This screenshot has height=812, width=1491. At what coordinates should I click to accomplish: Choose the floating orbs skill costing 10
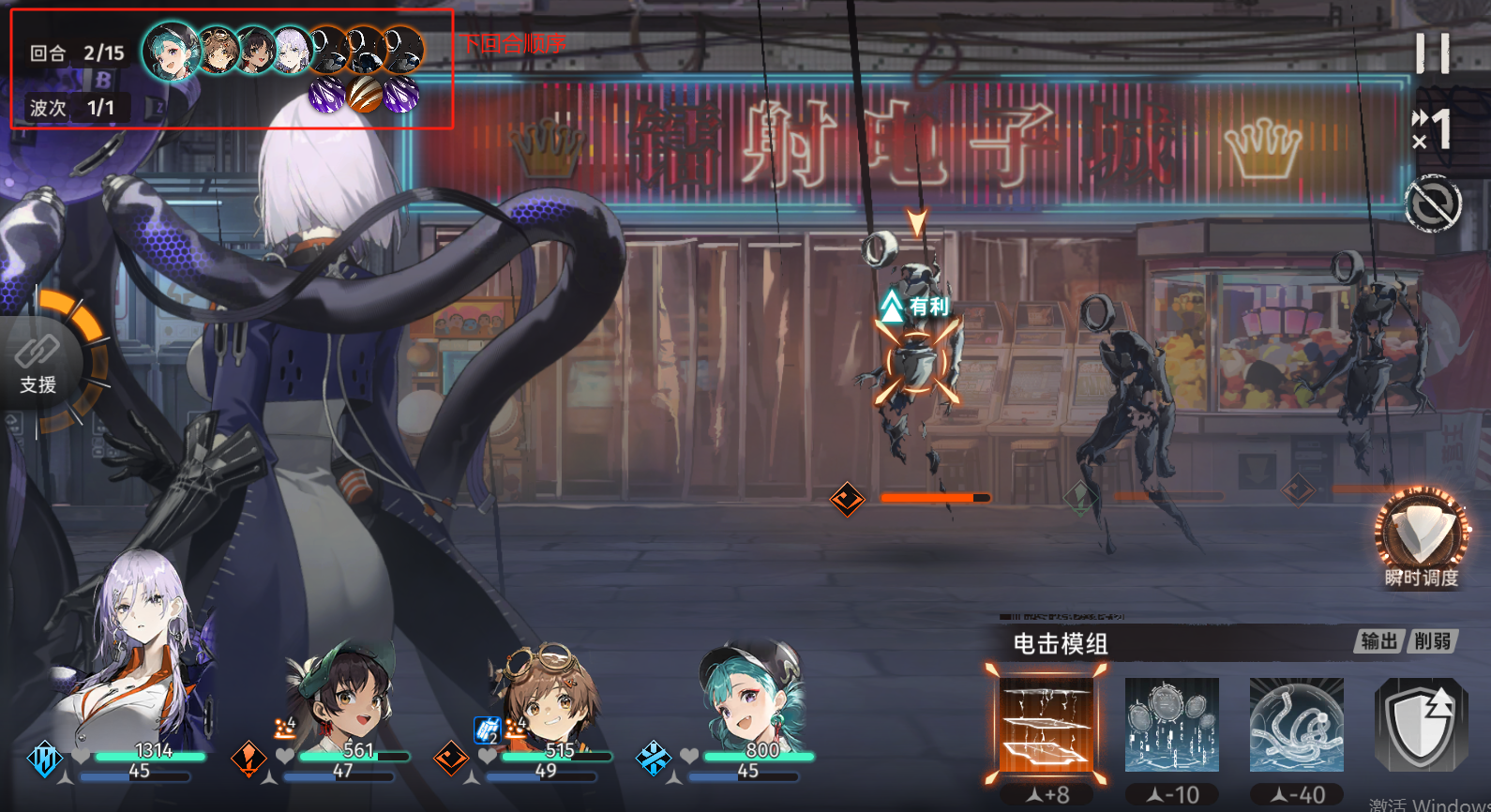tap(1171, 724)
